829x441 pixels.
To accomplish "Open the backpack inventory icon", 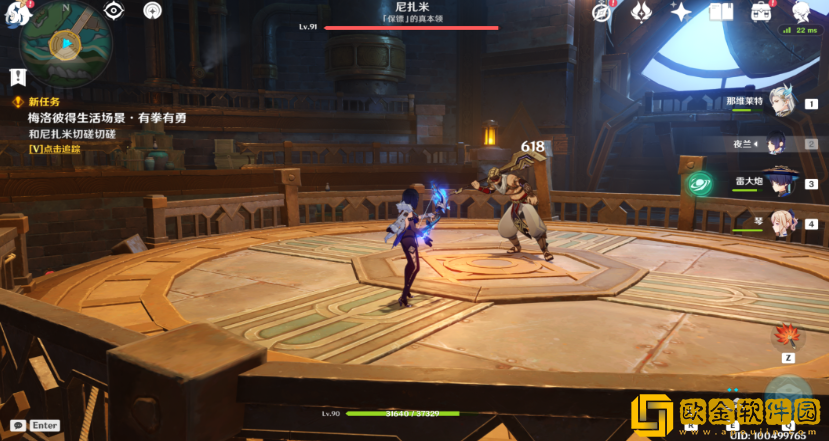I will (761, 12).
